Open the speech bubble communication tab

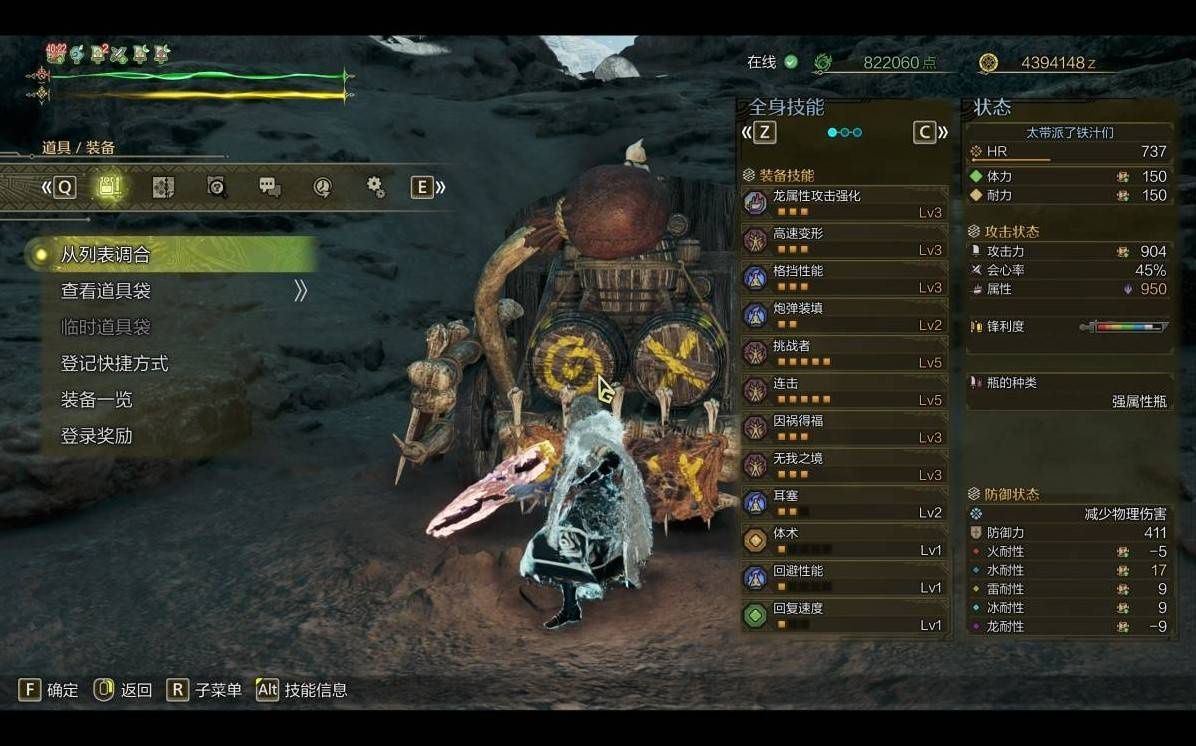(x=269, y=187)
